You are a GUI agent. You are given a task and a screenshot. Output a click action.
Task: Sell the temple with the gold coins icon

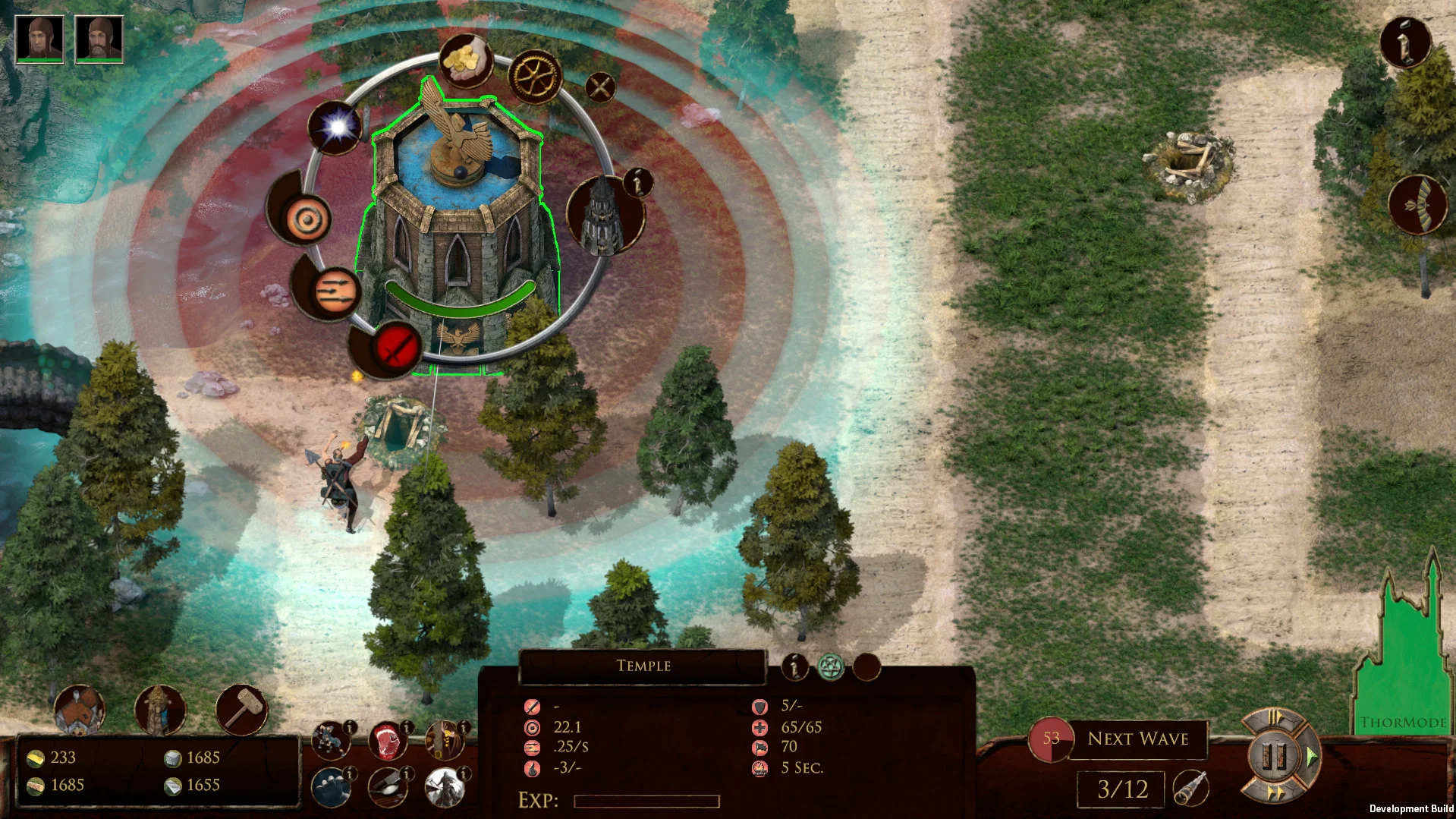click(x=465, y=59)
